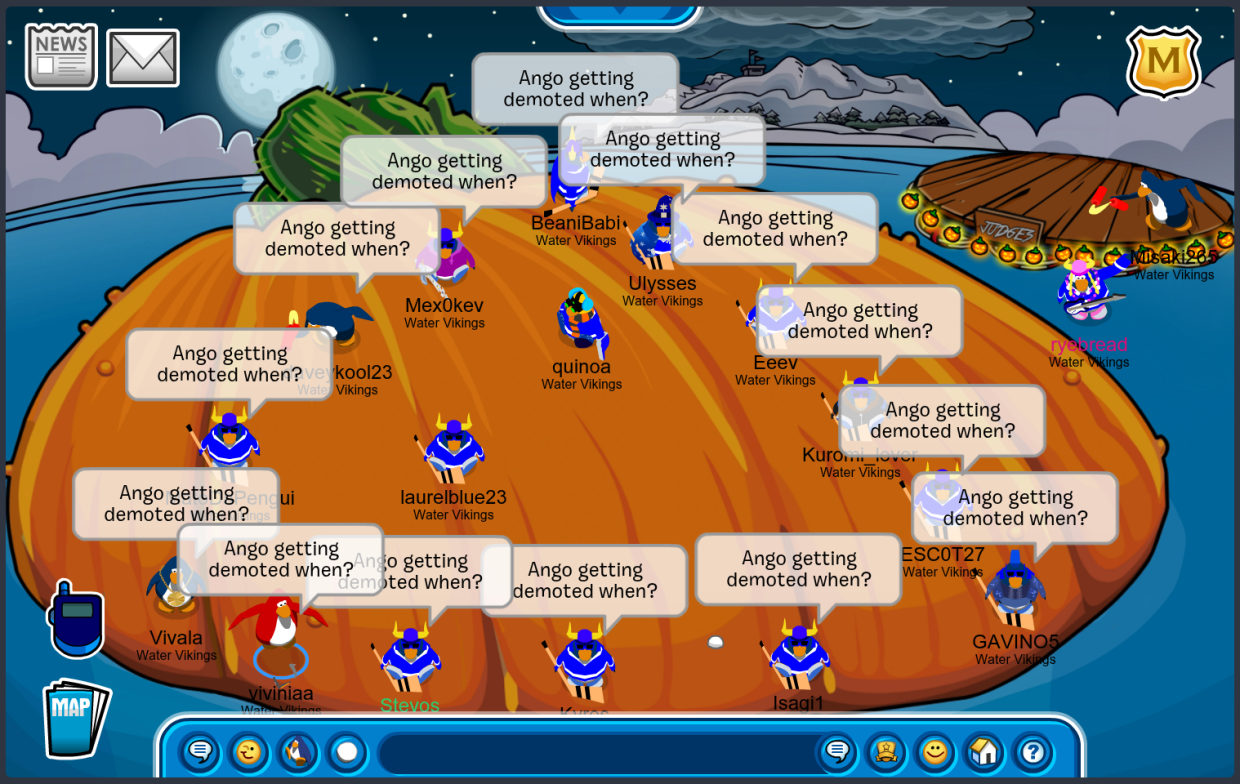
Task: Open the winking face emote menu
Action: tap(247, 751)
